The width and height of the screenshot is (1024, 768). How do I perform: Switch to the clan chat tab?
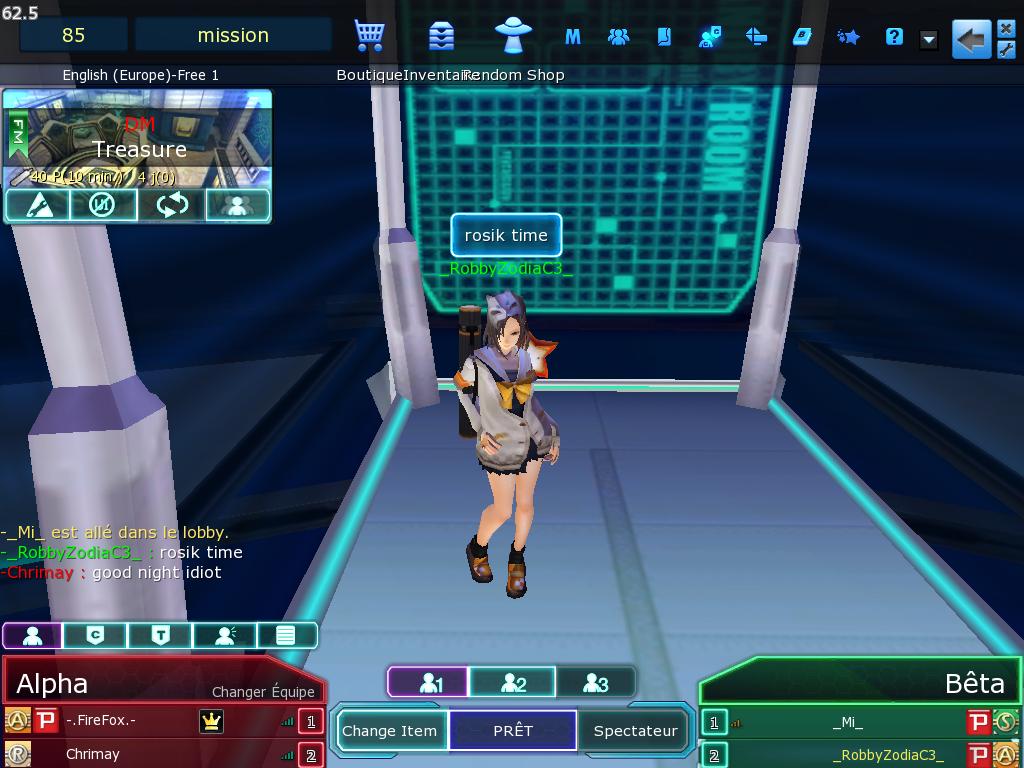click(x=95, y=635)
